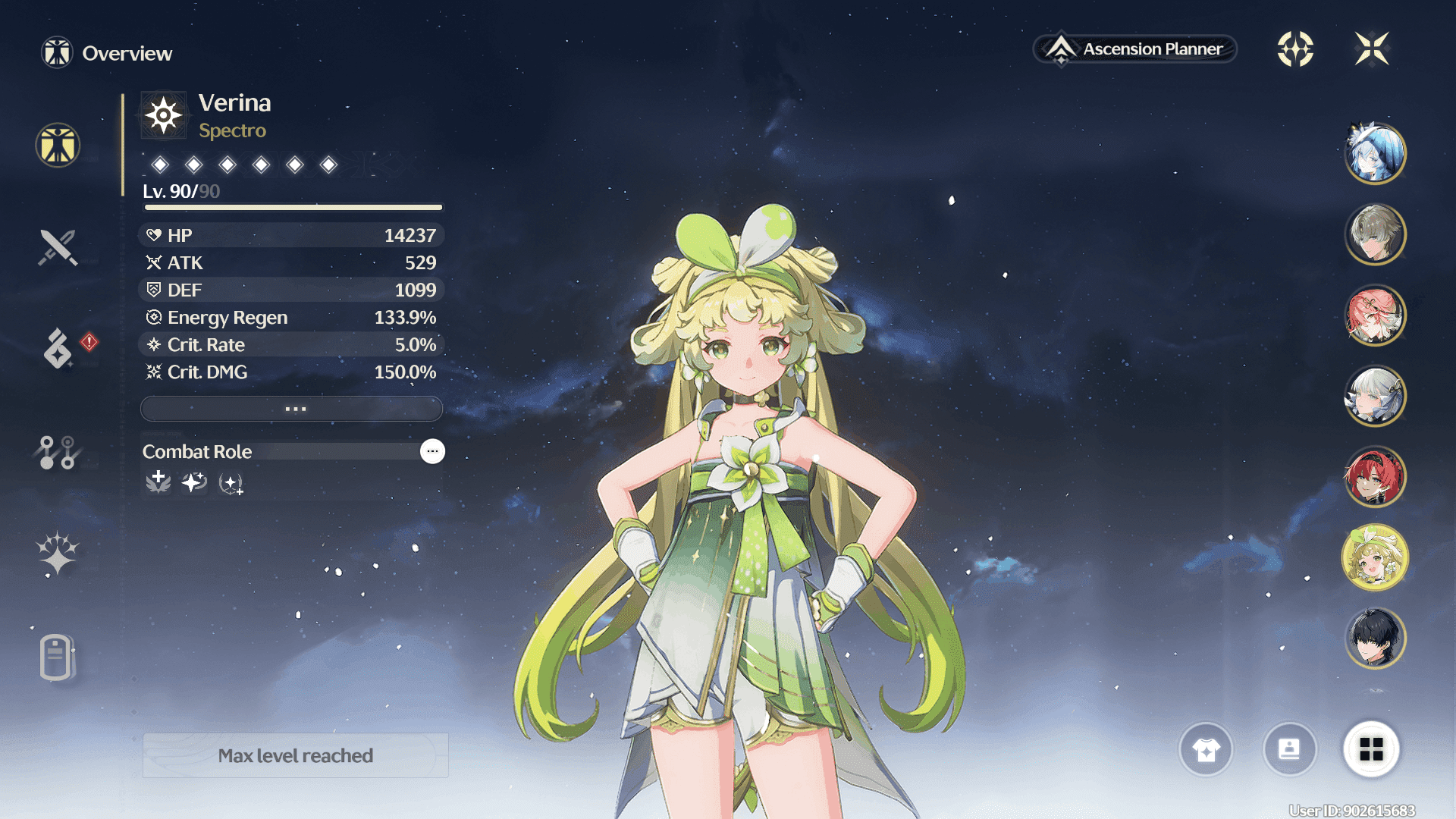Open the outfit wardrobe button
The image size is (1456, 819).
click(x=1206, y=749)
